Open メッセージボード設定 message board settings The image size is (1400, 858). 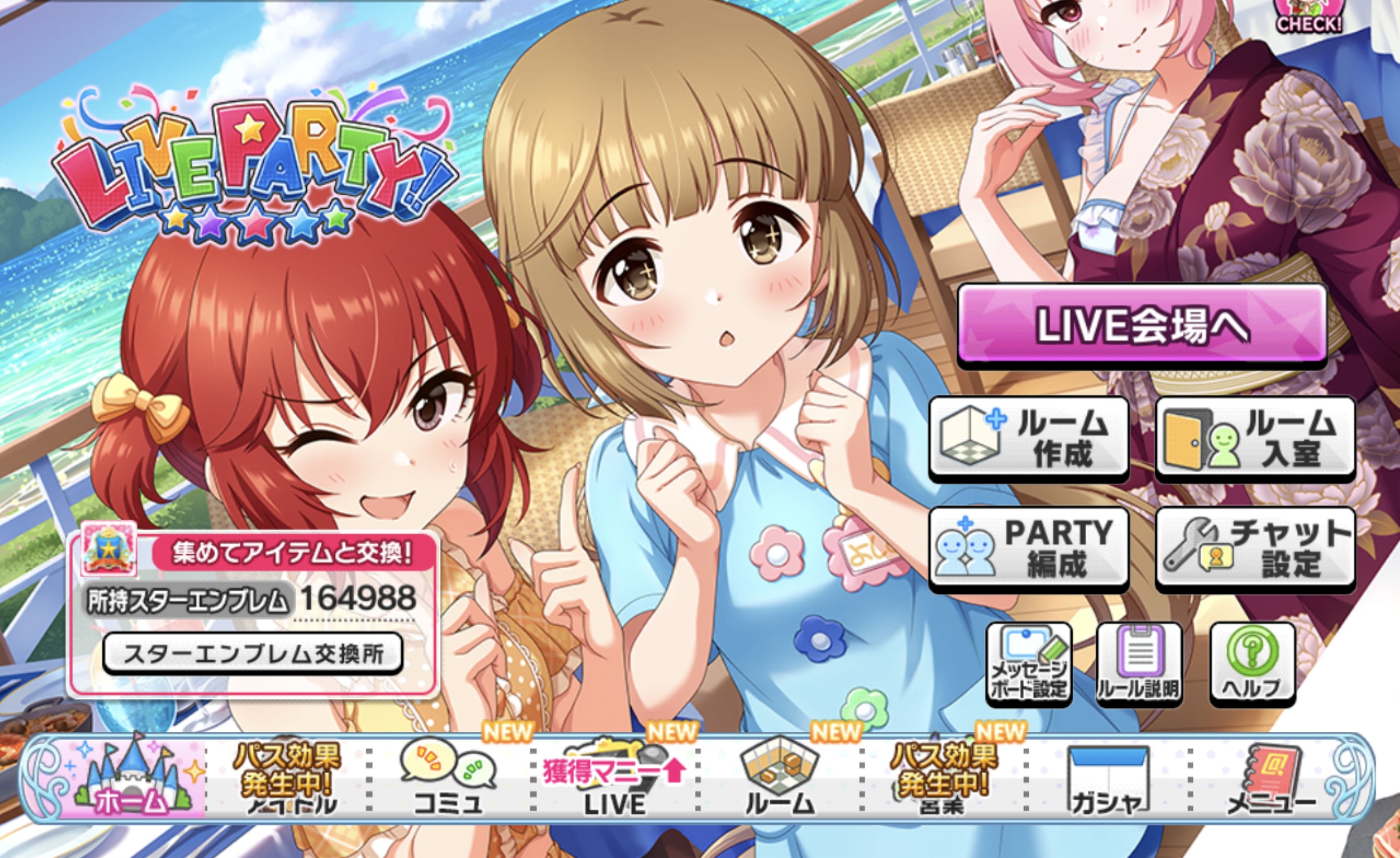tap(1029, 663)
